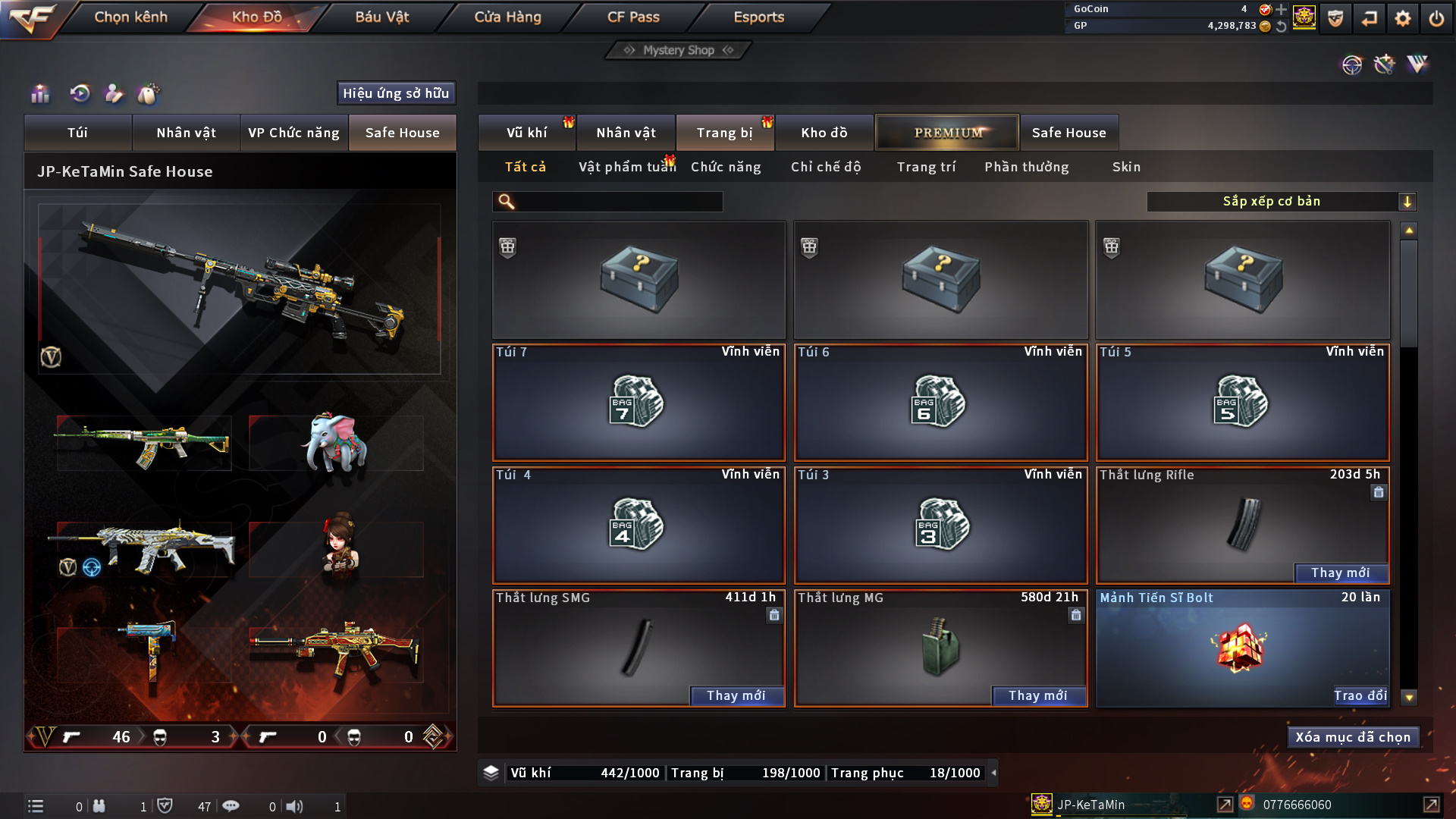Open the Hiệu ứng sở hữu panel

coord(396,93)
